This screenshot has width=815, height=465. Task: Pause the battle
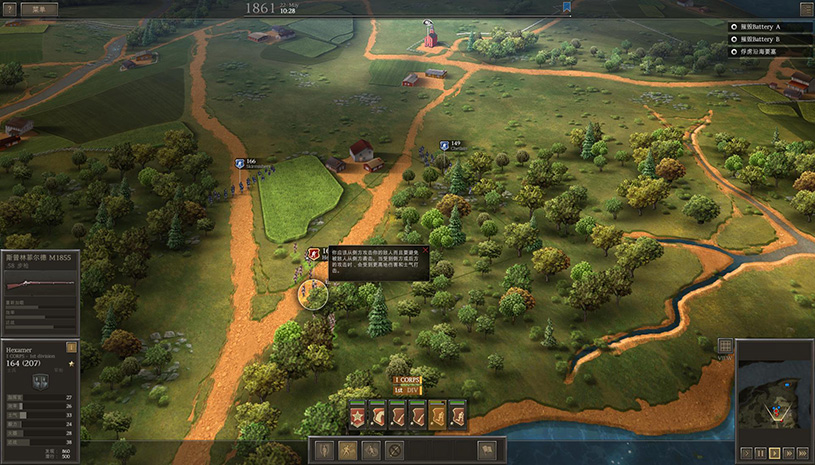click(760, 453)
